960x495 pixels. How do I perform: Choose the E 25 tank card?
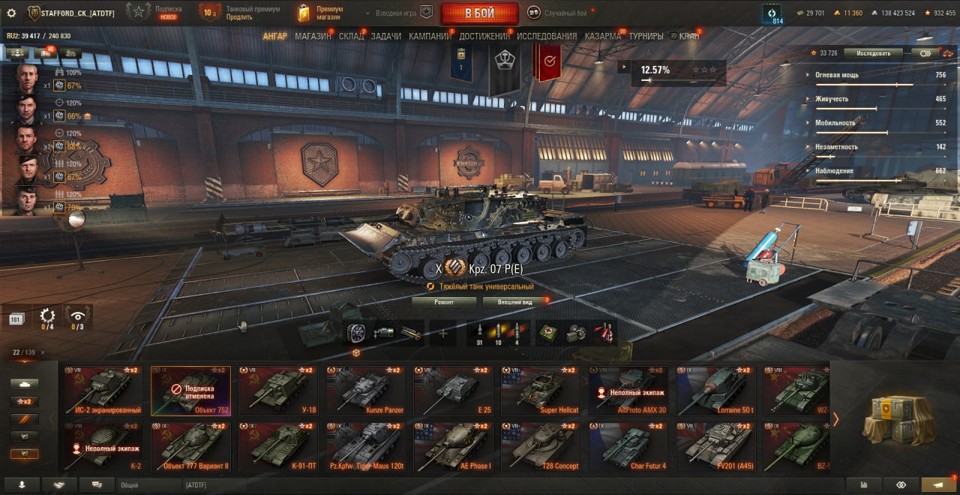453,391
